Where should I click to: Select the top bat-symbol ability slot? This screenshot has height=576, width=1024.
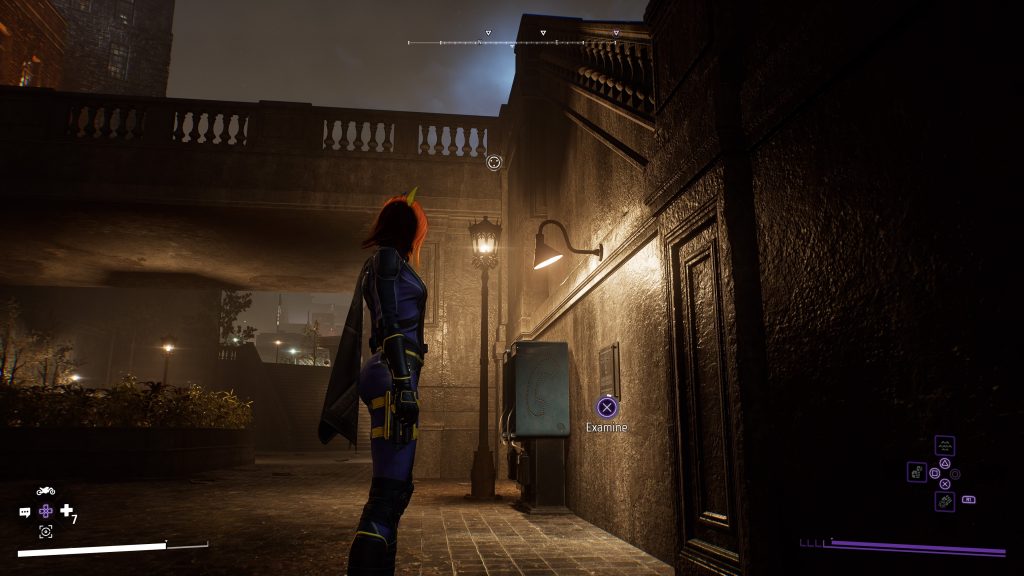pos(944,445)
